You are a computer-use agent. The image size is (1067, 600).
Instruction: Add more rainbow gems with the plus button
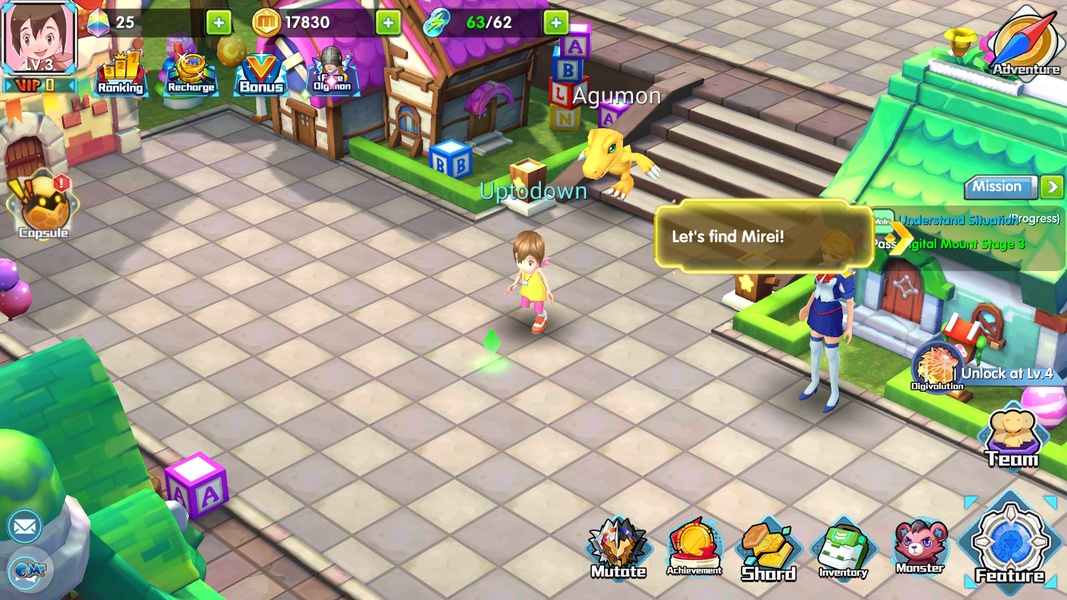coord(218,22)
